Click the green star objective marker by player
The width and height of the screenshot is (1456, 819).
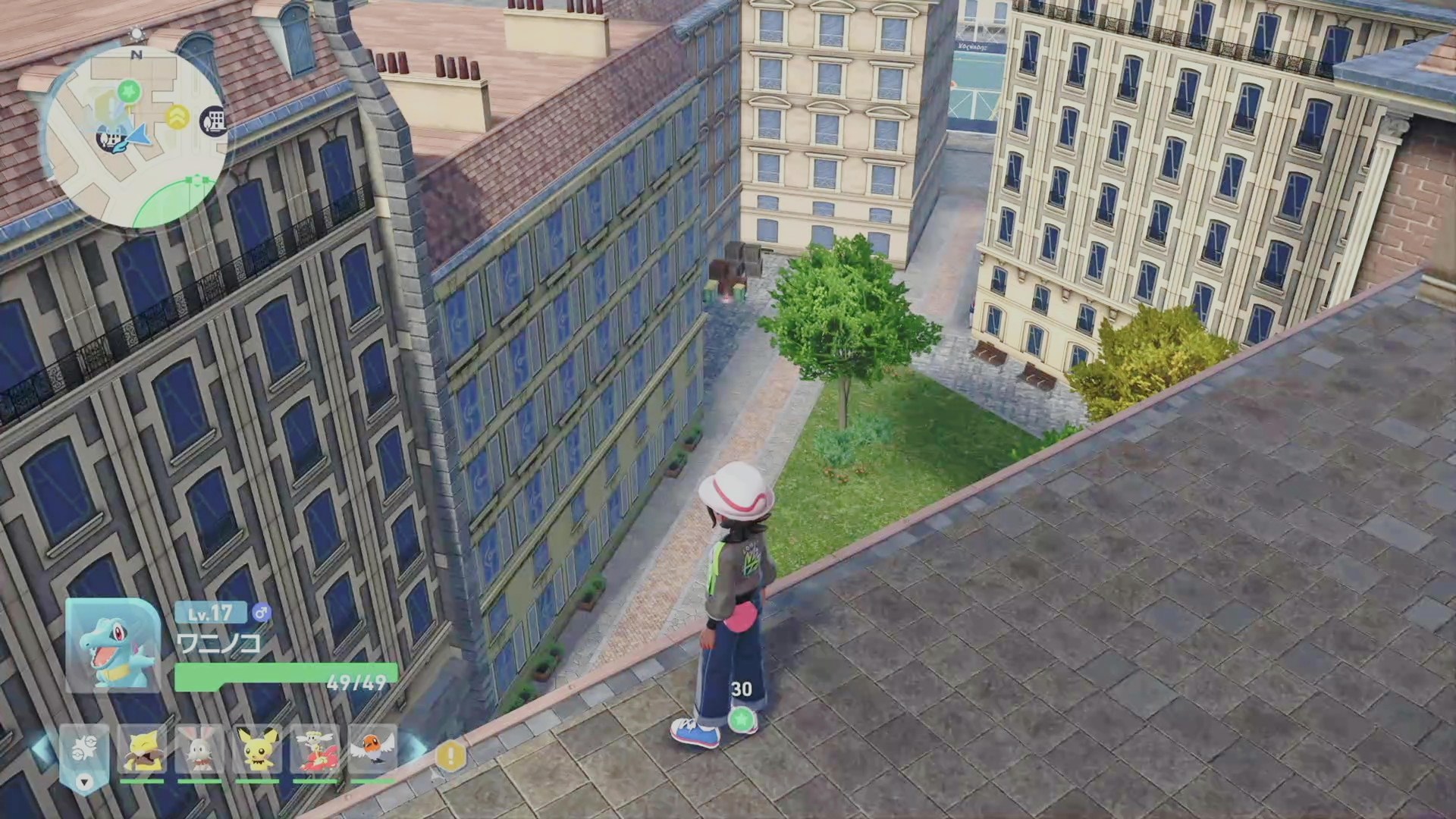tap(742, 719)
